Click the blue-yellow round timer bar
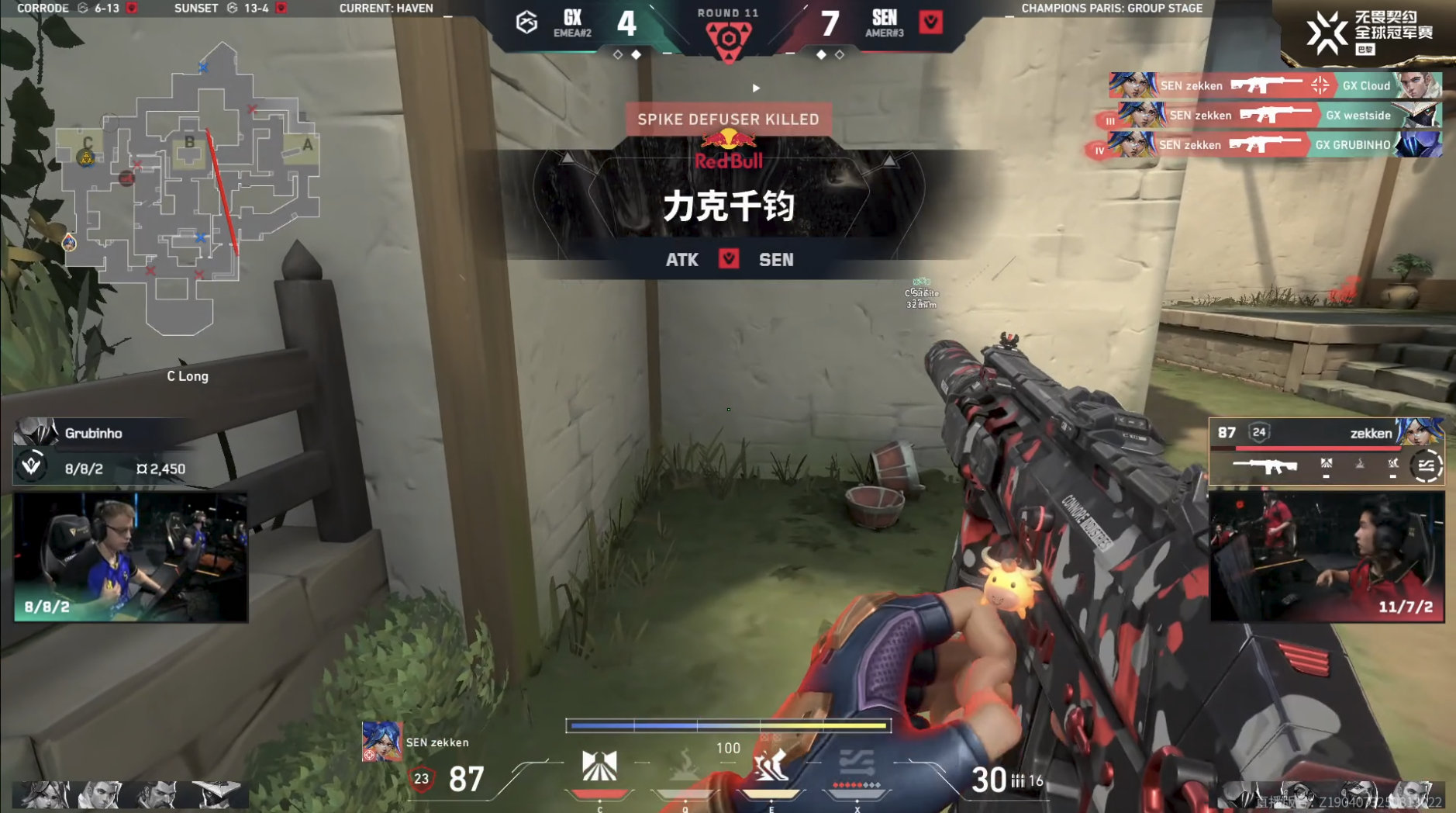The height and width of the screenshot is (813, 1456). 729,725
